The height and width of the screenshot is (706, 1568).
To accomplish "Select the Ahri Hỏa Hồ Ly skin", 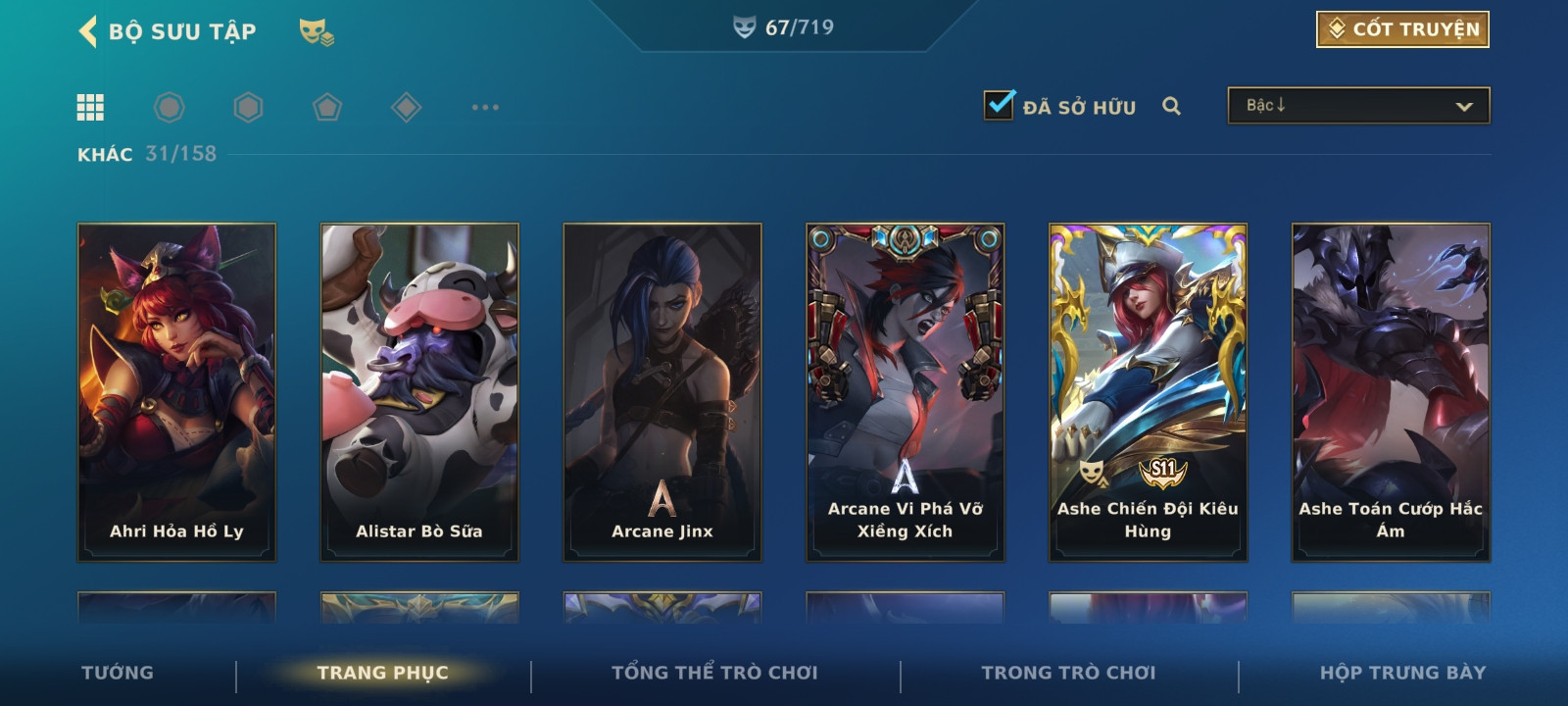I will [x=176, y=392].
